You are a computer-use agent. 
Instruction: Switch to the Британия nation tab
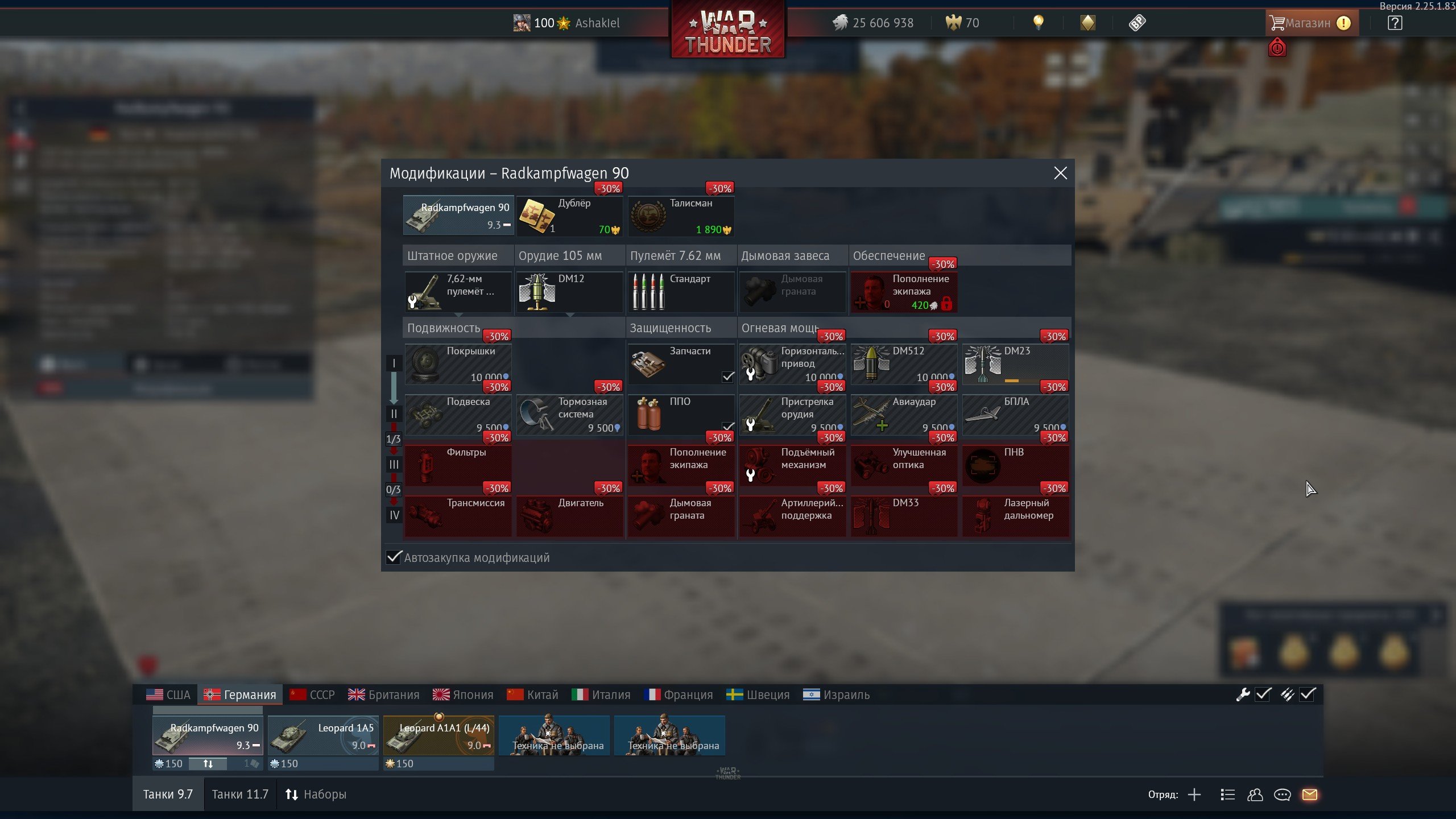tap(383, 694)
